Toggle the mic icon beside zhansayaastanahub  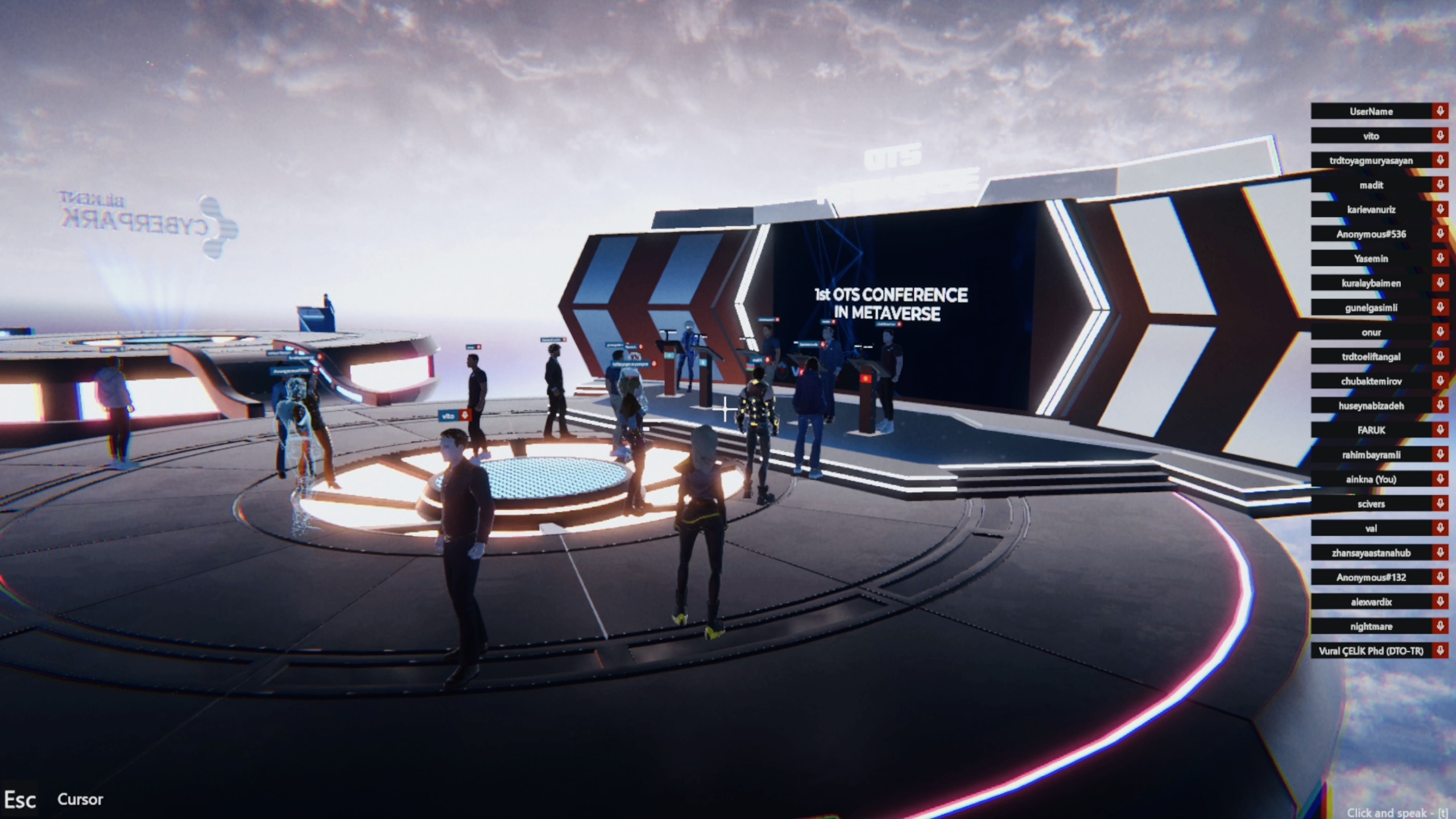click(1440, 553)
